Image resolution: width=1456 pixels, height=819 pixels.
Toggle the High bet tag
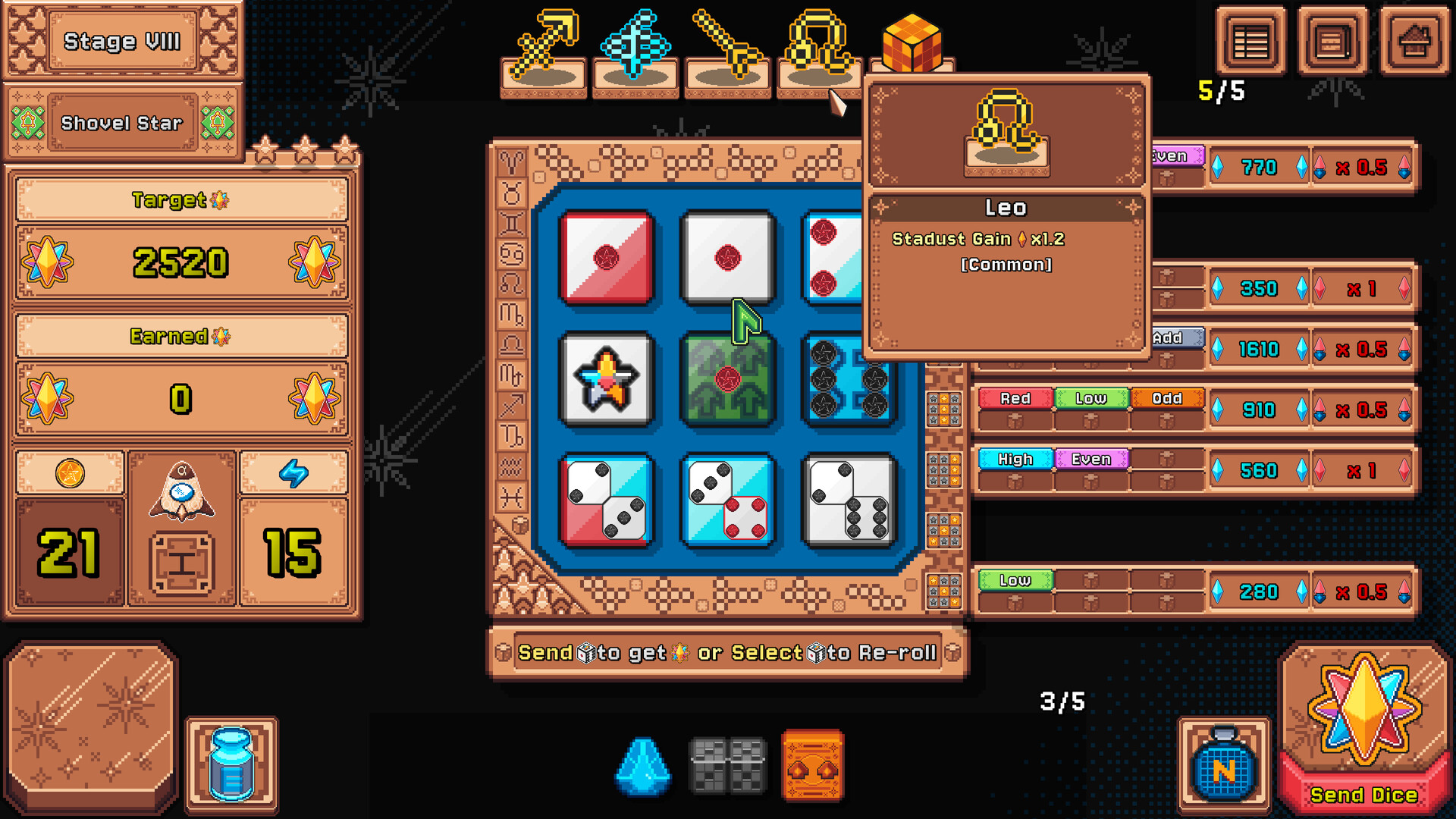pyautogui.click(x=1015, y=459)
